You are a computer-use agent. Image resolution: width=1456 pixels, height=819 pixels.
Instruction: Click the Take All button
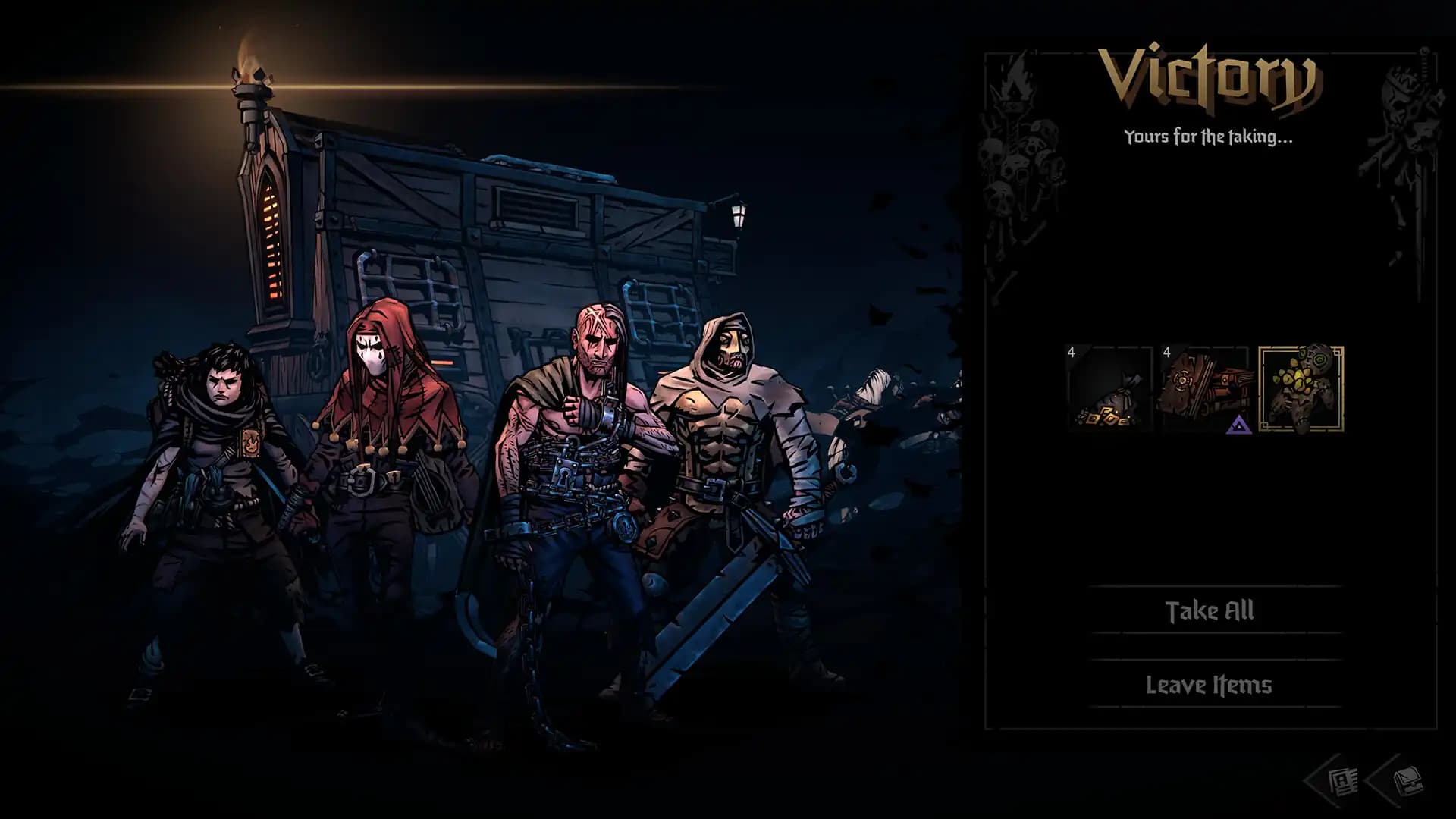pyautogui.click(x=1212, y=611)
